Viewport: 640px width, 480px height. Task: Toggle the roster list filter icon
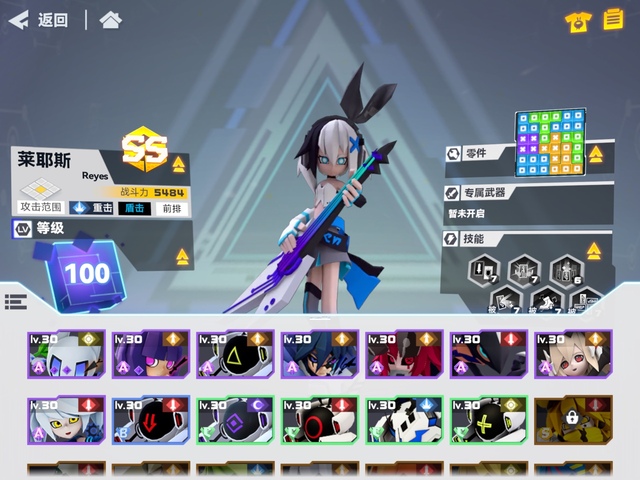click(15, 302)
